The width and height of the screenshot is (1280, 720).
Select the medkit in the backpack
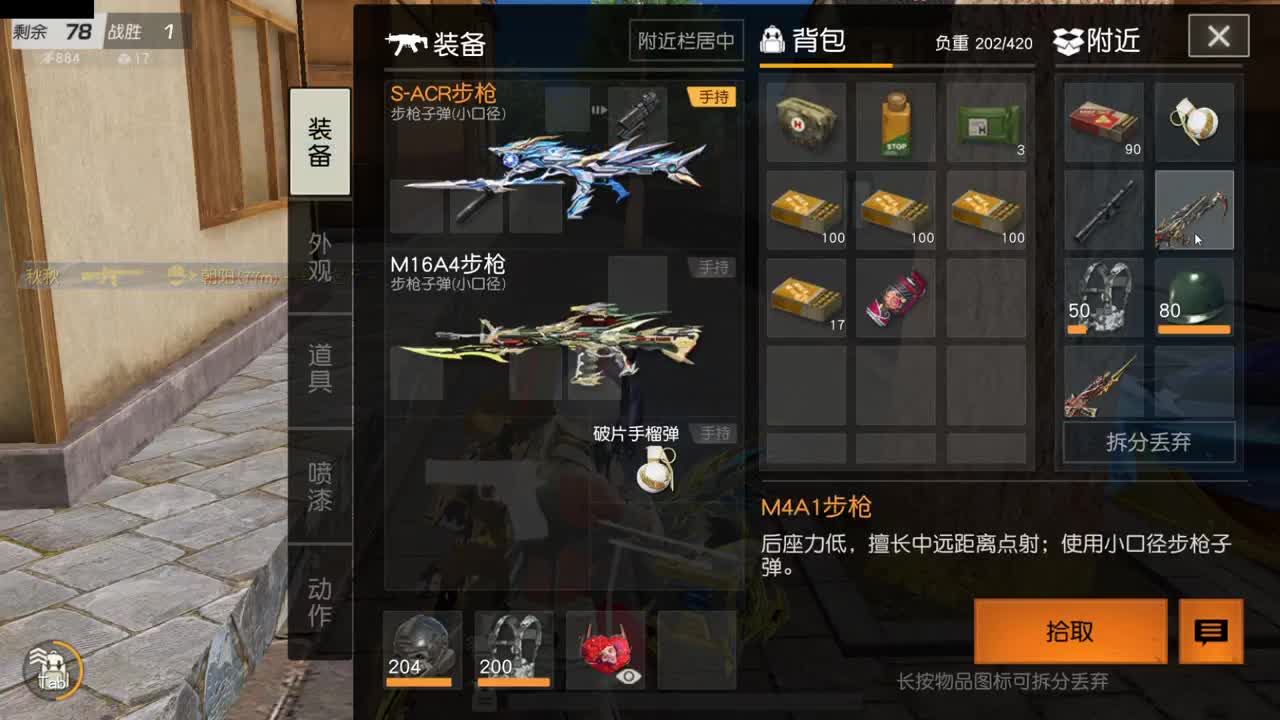806,122
